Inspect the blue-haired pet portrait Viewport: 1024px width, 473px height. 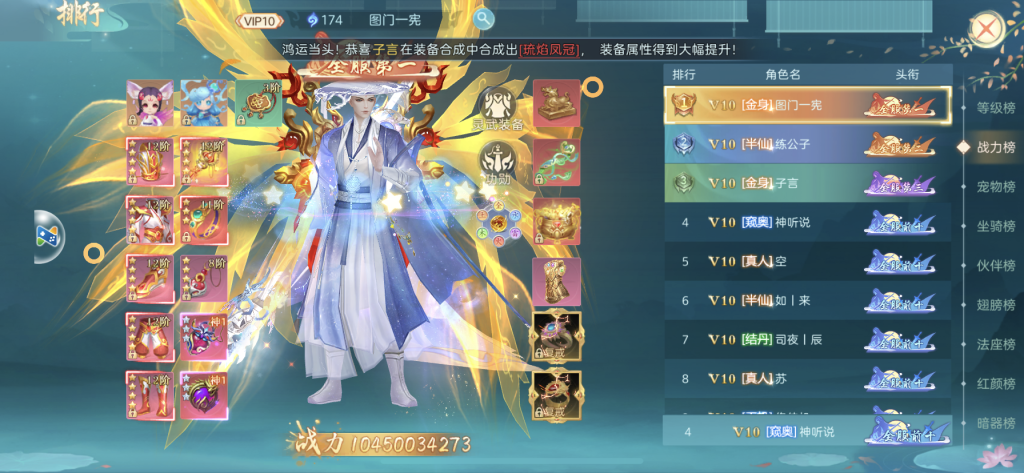[202, 103]
